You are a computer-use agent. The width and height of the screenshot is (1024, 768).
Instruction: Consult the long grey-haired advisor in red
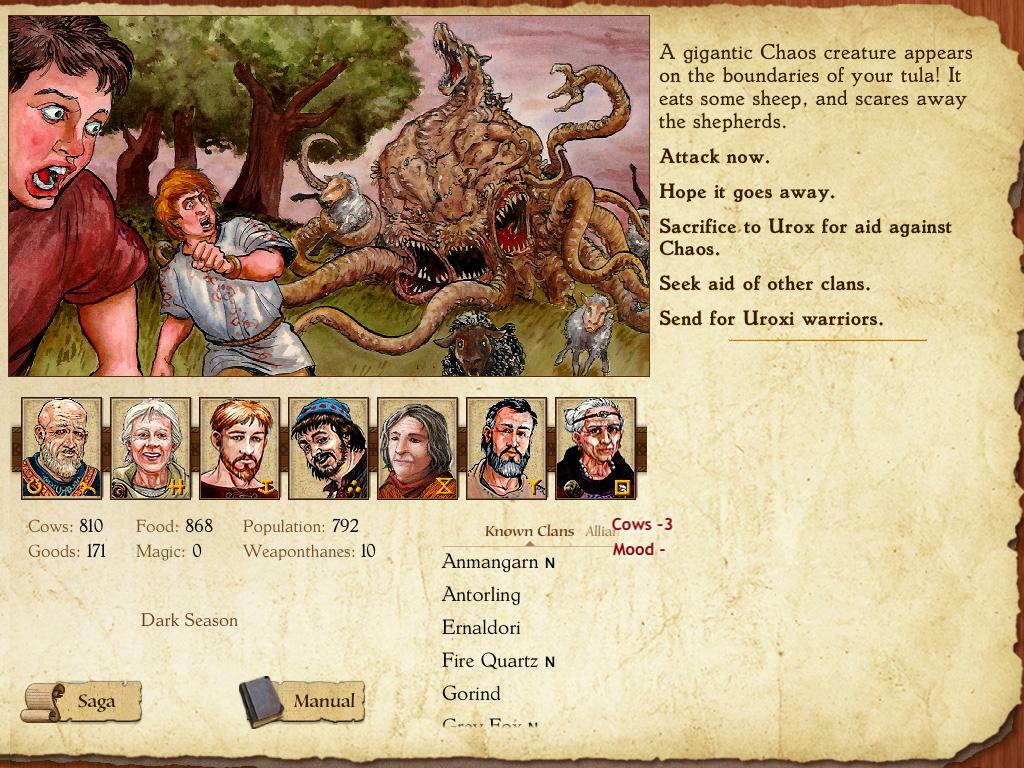(x=417, y=448)
